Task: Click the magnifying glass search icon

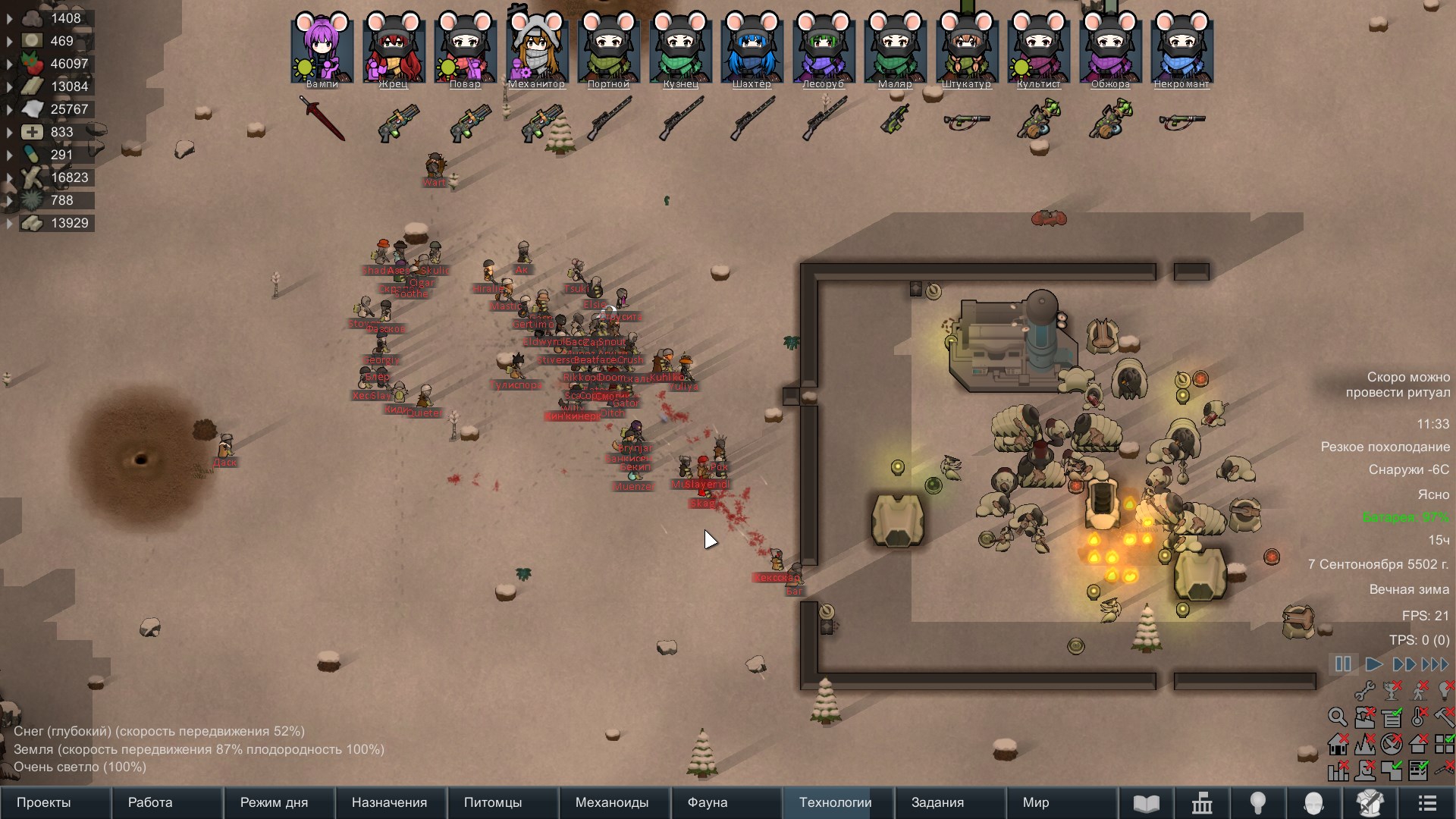Action: coord(1338,717)
